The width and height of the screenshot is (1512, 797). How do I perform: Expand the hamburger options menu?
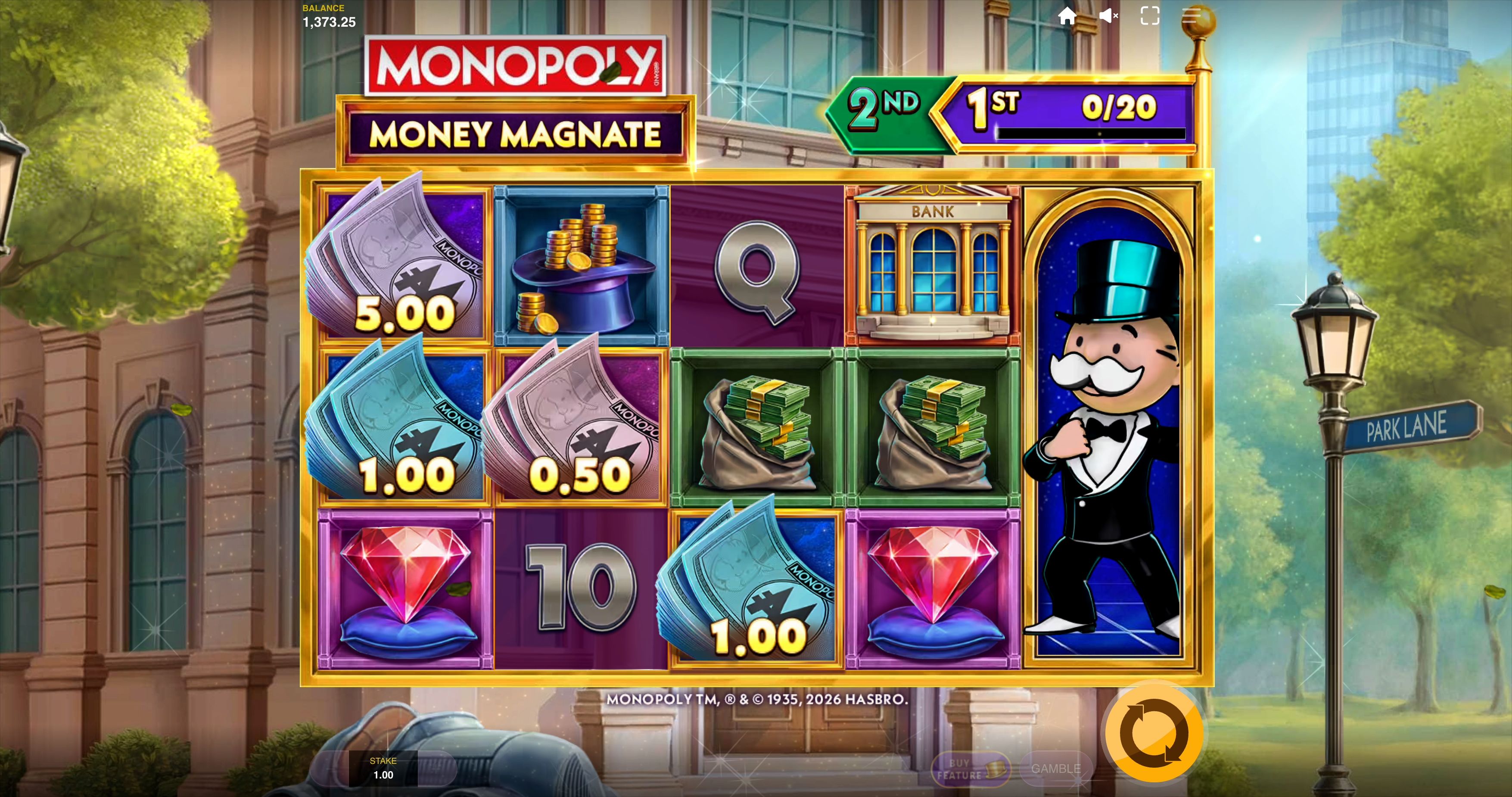pos(1192,16)
